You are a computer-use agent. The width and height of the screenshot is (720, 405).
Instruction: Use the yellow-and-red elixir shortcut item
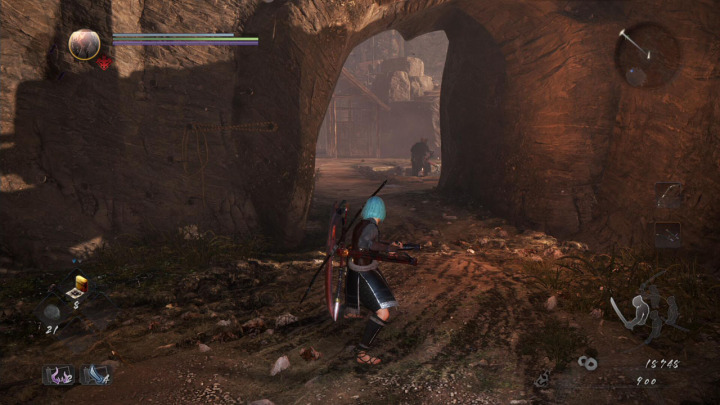79,287
